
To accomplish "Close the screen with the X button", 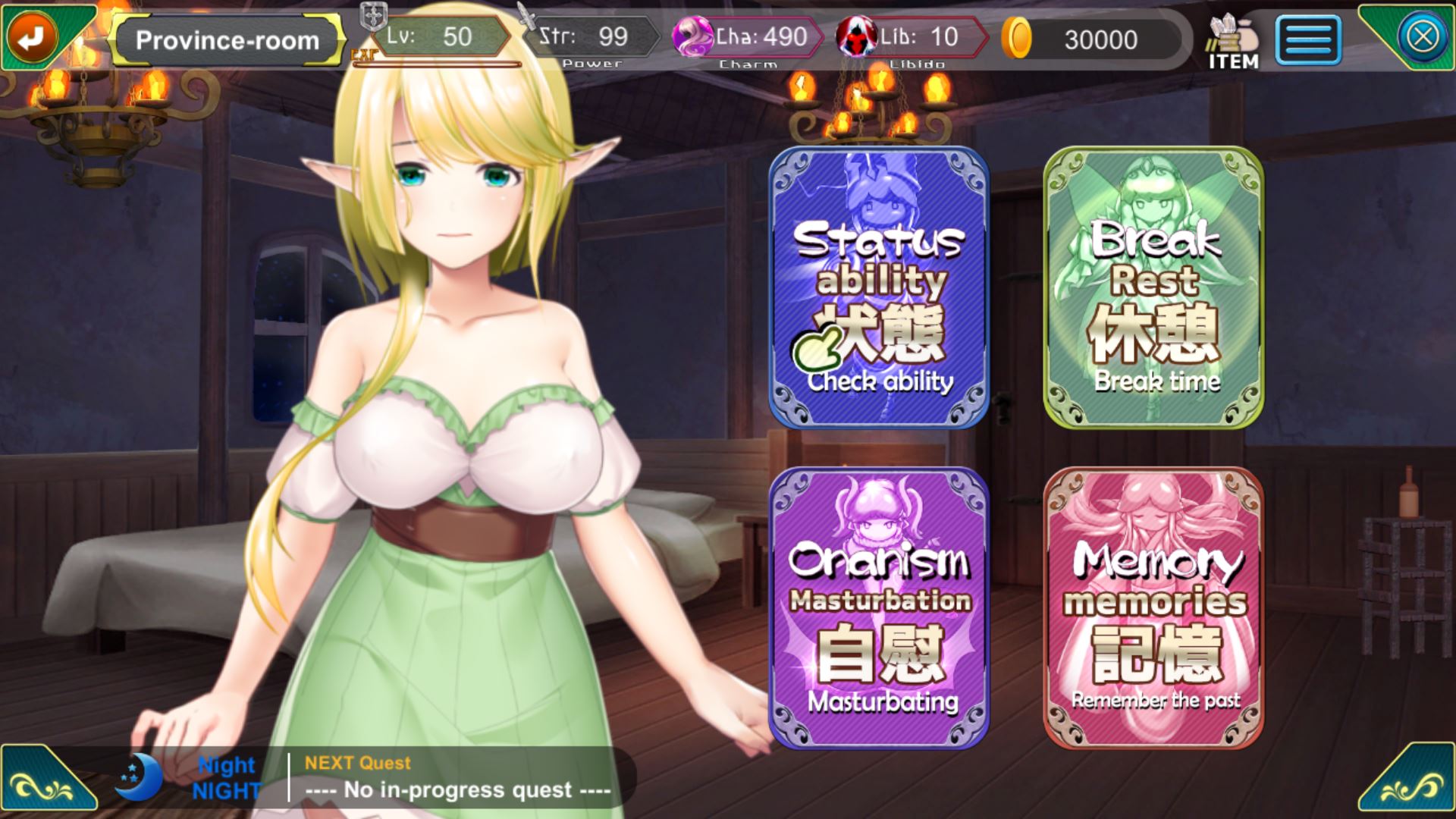I will [x=1423, y=36].
